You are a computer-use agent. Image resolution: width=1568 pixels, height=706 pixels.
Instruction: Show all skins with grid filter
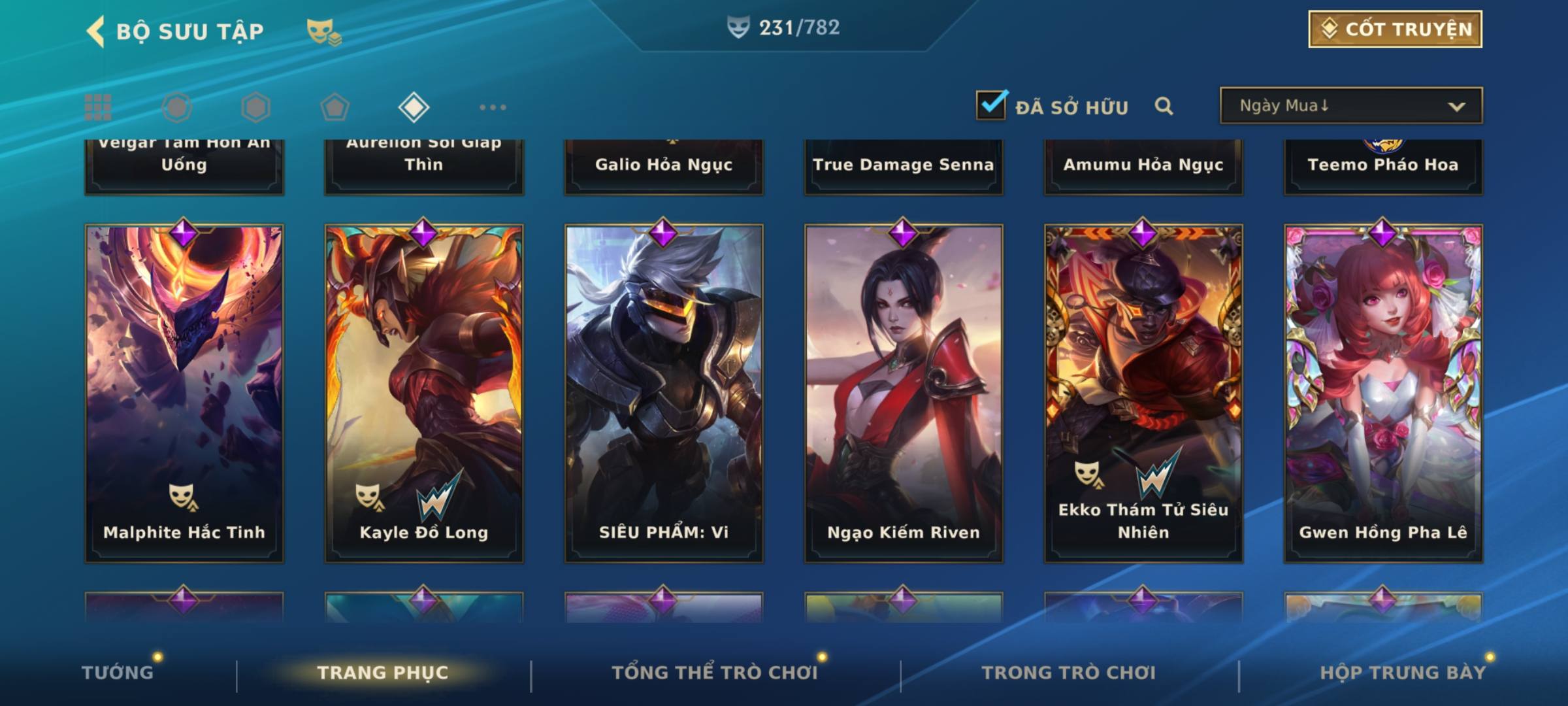tap(98, 107)
